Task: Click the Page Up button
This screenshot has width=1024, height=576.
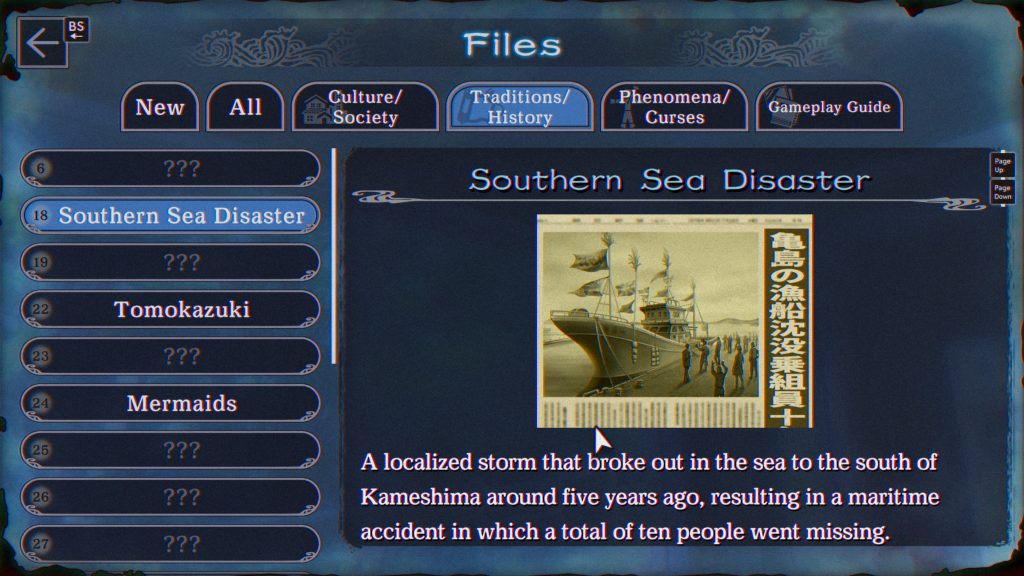Action: tap(1002, 165)
